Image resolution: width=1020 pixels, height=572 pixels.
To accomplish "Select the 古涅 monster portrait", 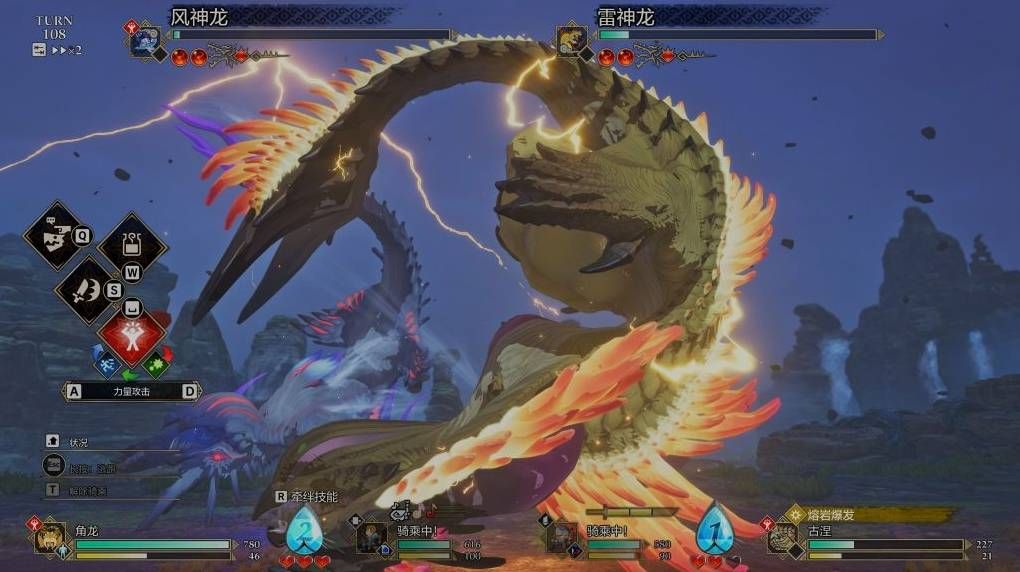I will coord(782,538).
